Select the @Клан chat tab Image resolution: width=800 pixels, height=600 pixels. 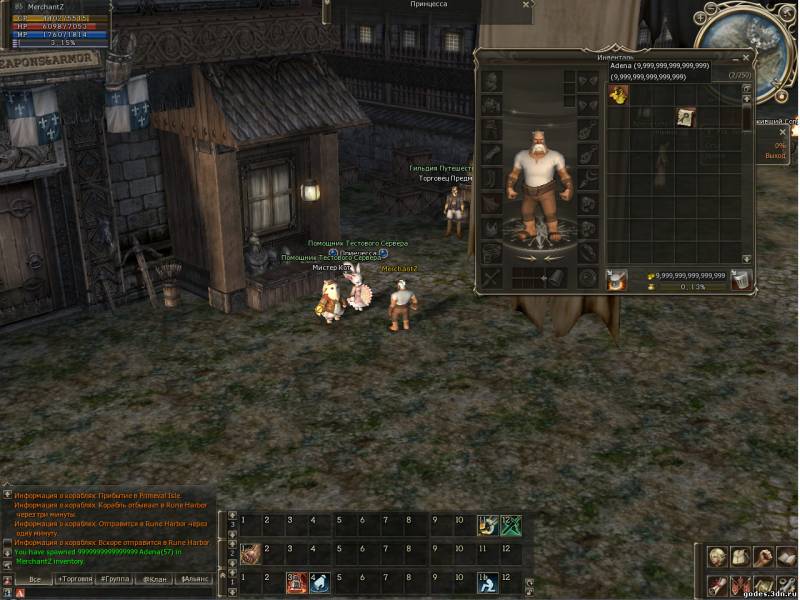tap(154, 579)
